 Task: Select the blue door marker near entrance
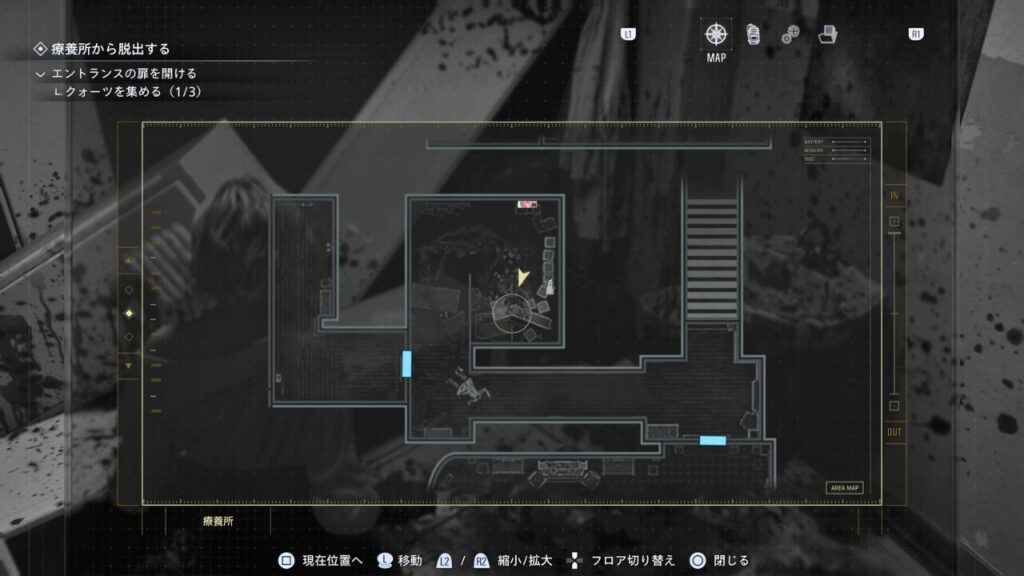[x=713, y=440]
